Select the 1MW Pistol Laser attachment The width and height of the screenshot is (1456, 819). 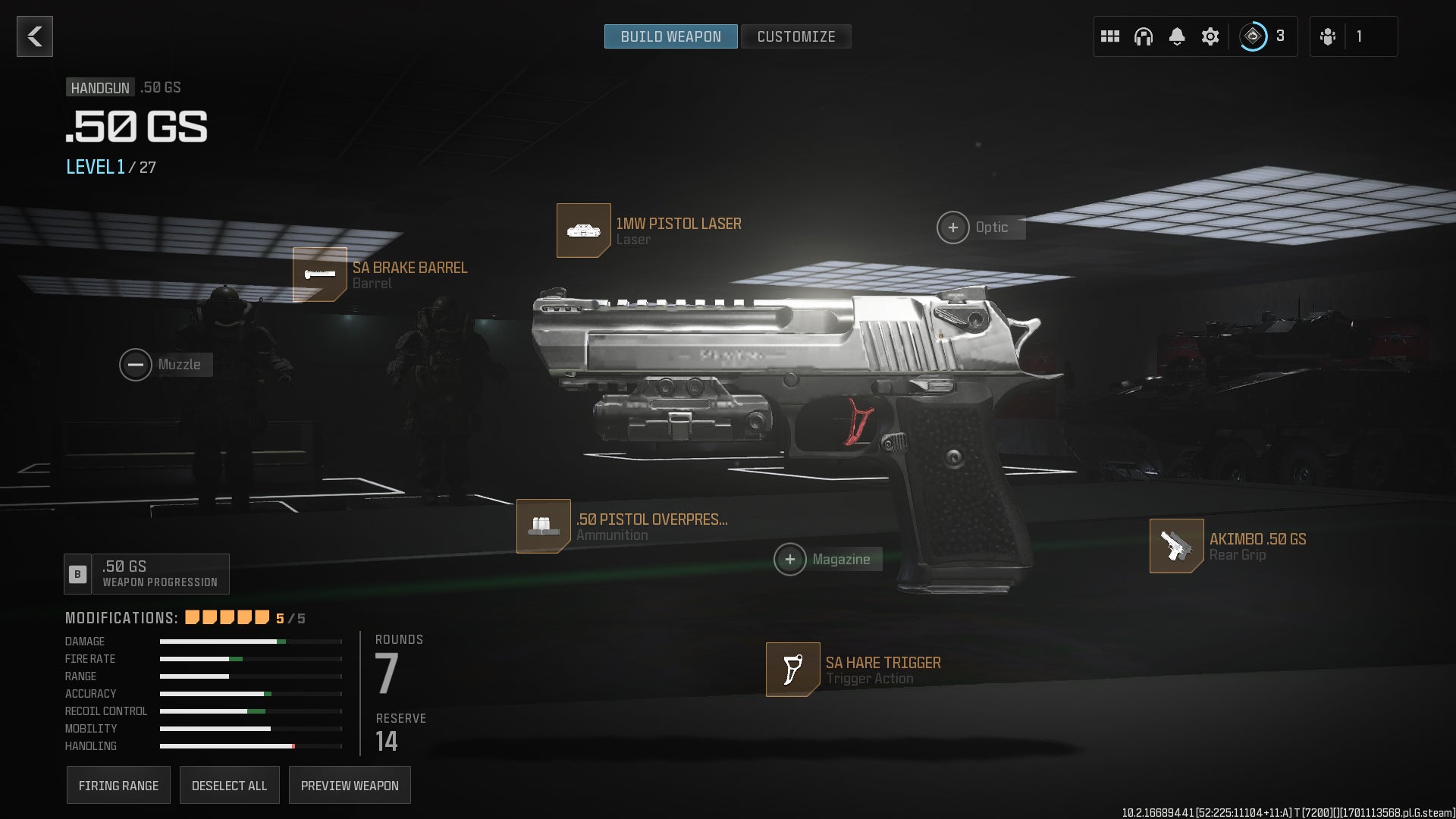584,230
